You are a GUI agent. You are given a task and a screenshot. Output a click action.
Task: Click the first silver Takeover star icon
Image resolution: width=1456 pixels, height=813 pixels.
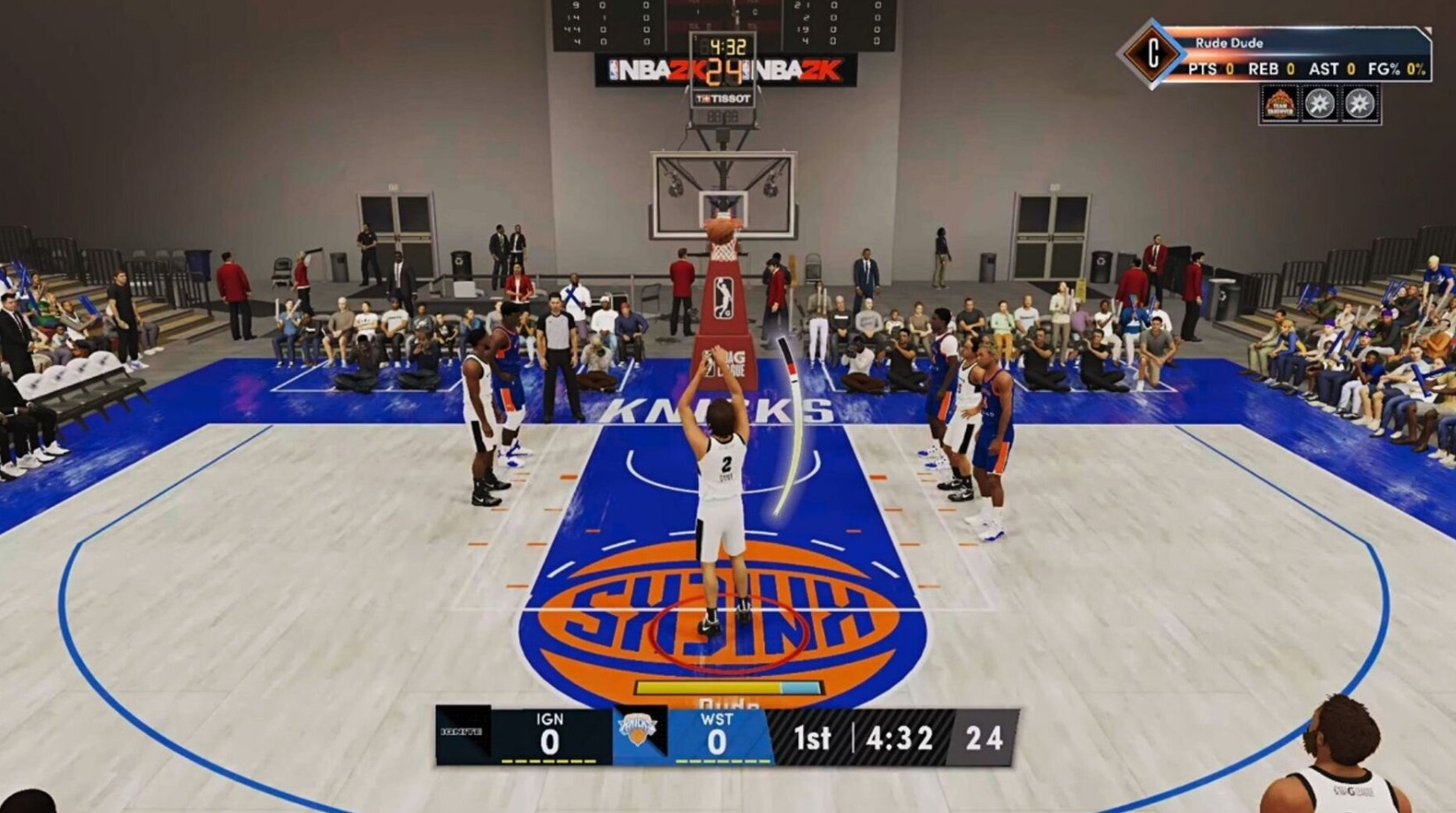coord(1320,104)
